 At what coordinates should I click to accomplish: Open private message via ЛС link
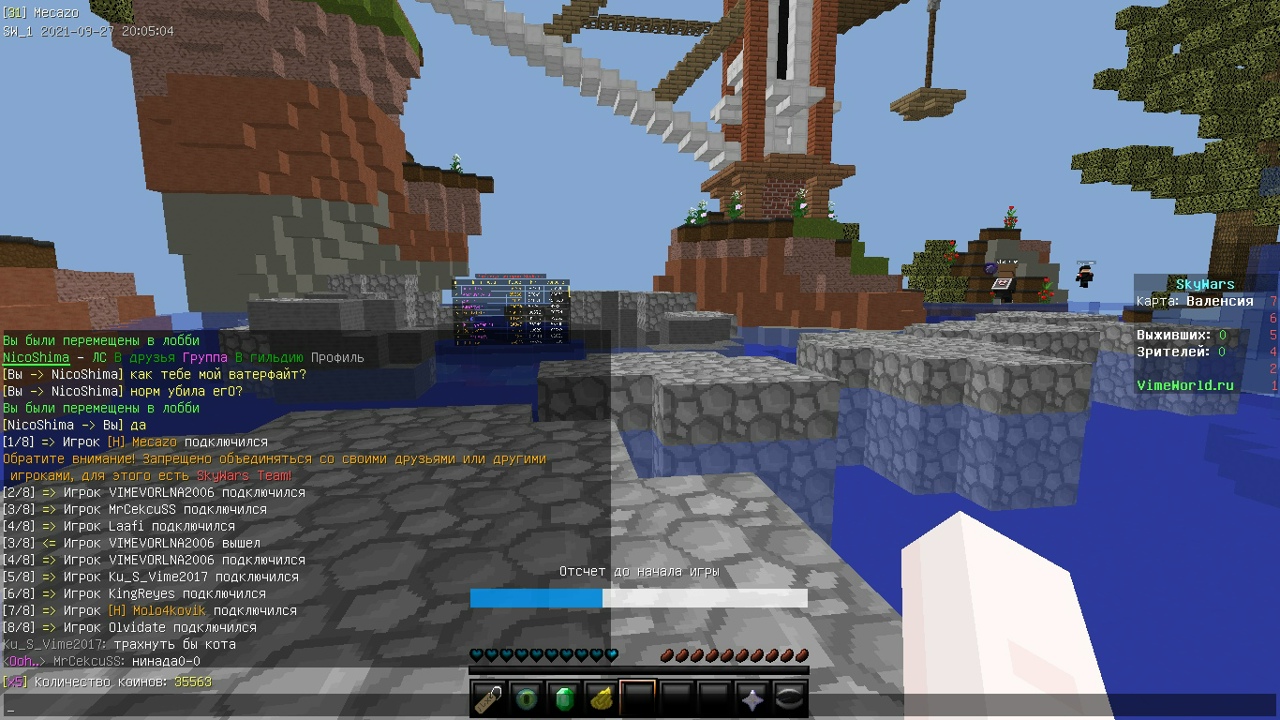pos(99,358)
